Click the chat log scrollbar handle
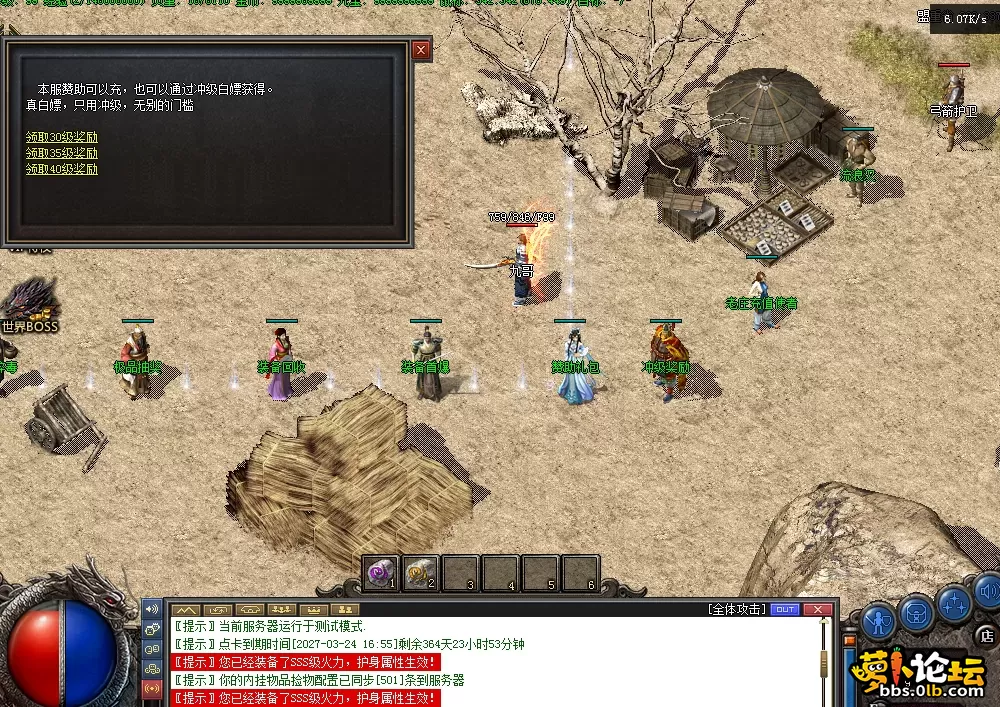This screenshot has width=1000, height=707. (x=825, y=662)
